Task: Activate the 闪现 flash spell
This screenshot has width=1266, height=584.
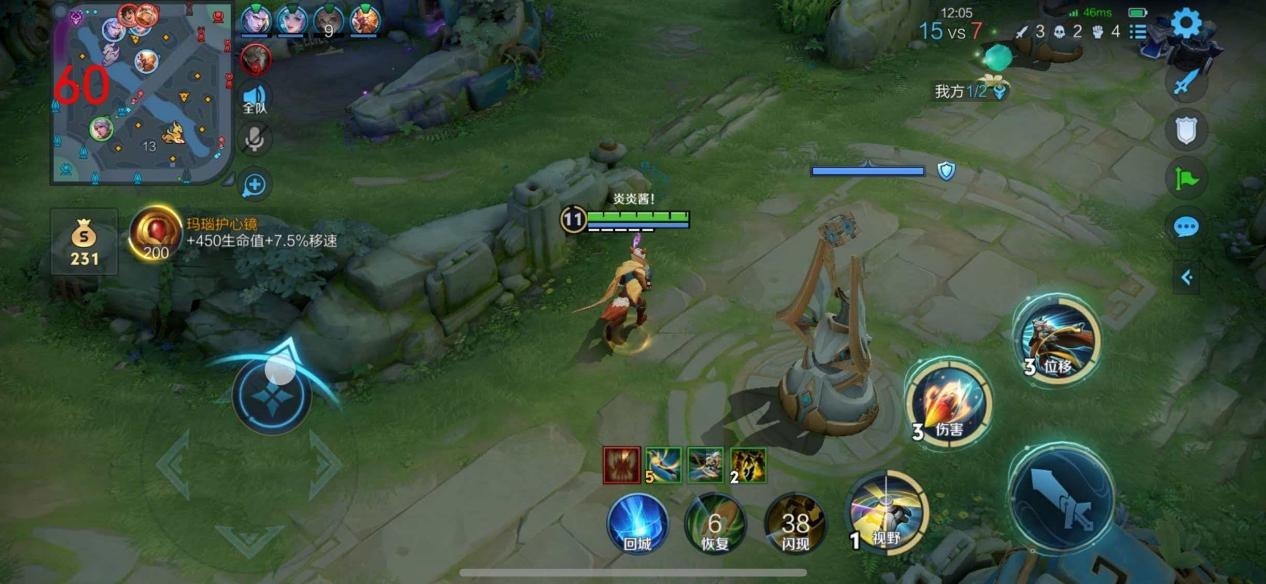Action: [795, 522]
